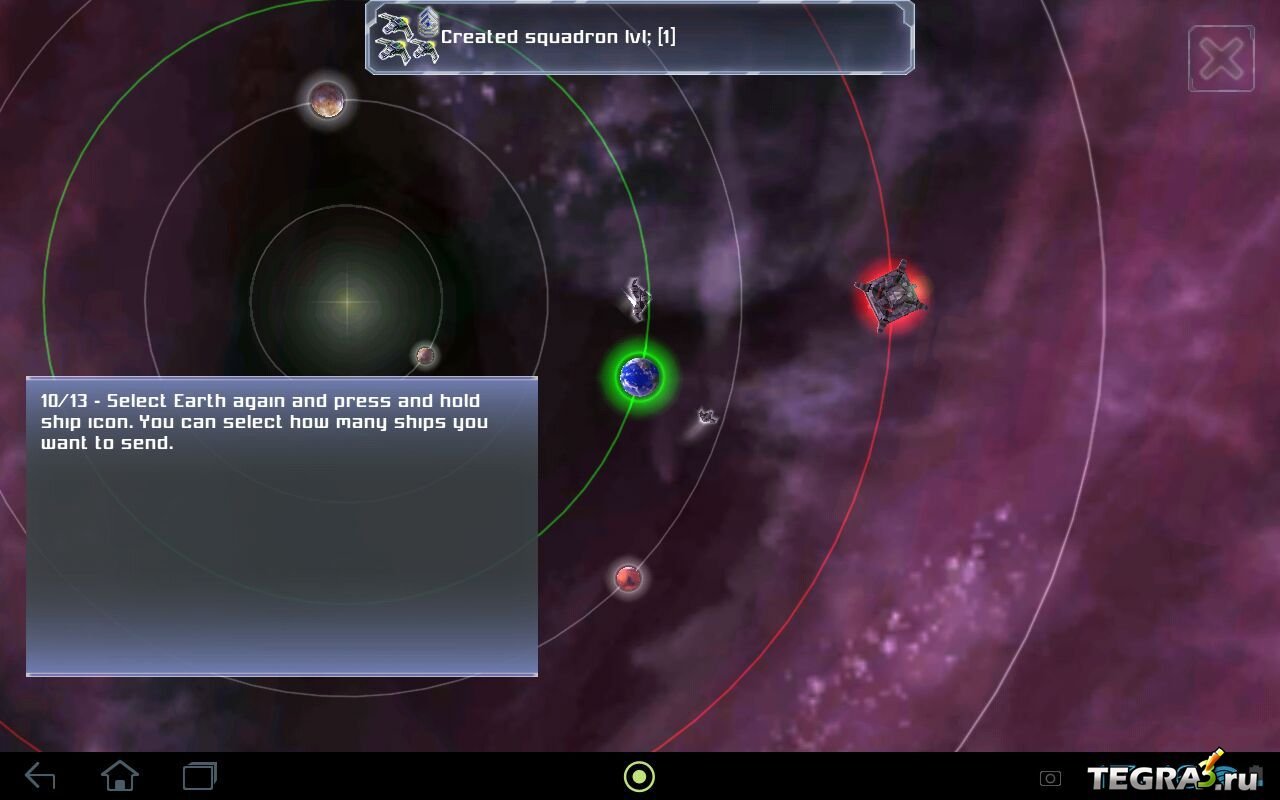Tap the camera screenshot icon
This screenshot has width=1280, height=800.
tap(1050, 778)
